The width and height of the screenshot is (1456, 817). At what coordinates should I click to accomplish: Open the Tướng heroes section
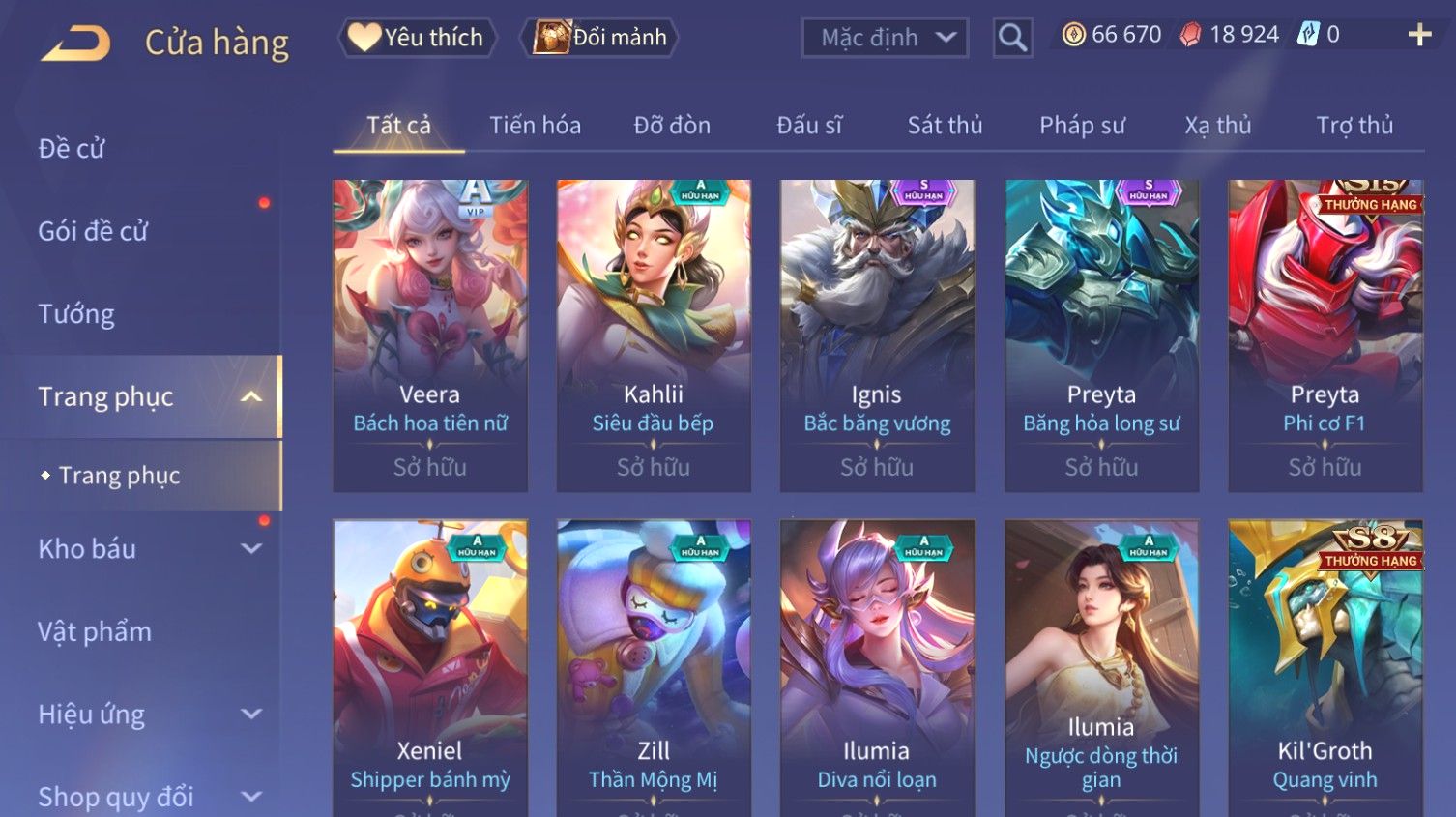click(x=76, y=314)
